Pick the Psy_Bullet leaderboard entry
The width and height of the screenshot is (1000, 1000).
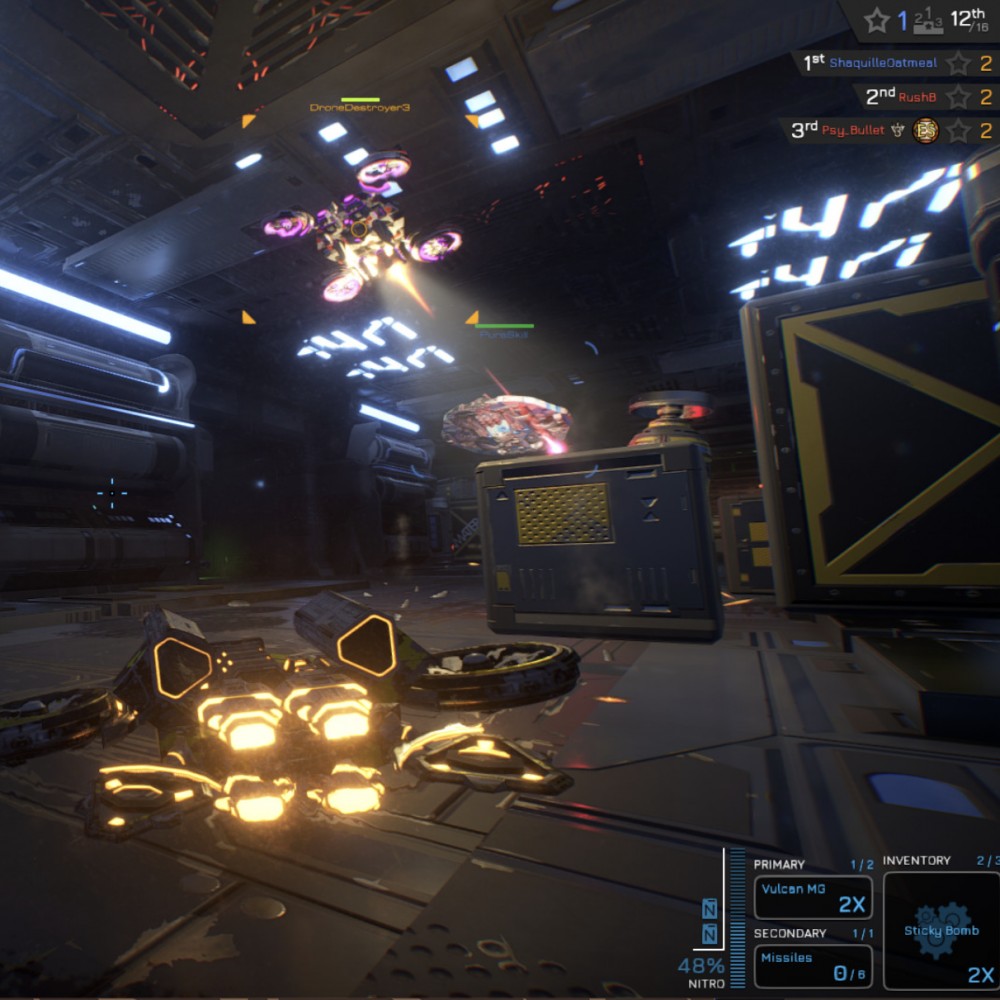point(892,130)
